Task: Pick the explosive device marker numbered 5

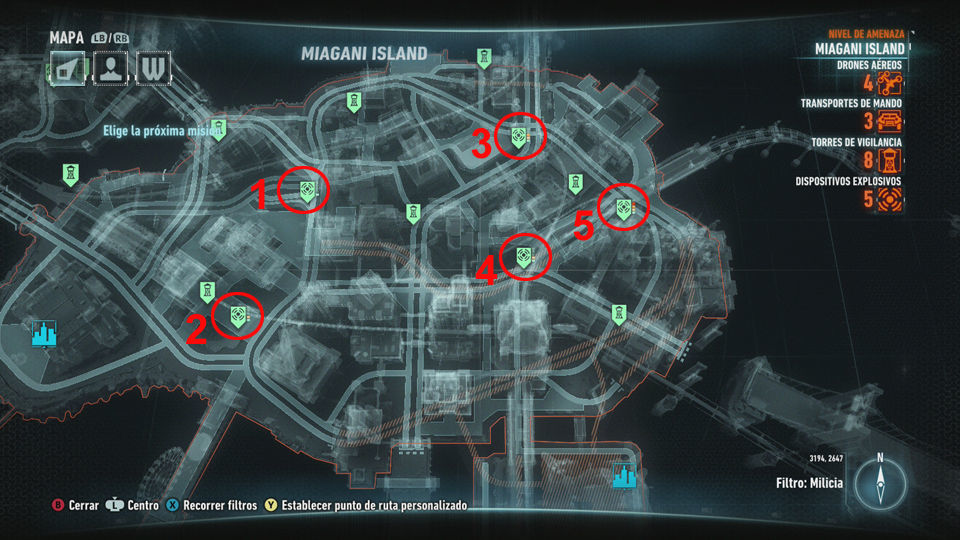Action: pos(624,207)
